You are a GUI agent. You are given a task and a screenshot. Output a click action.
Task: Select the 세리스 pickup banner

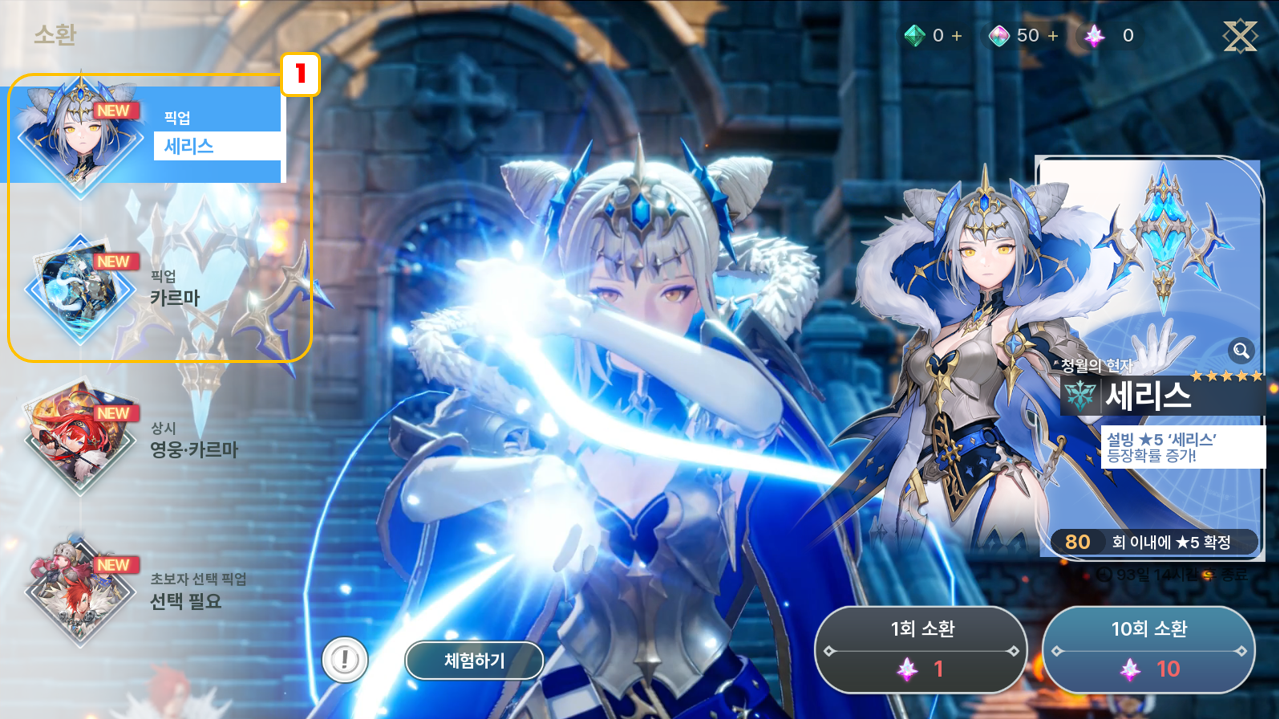[150, 135]
